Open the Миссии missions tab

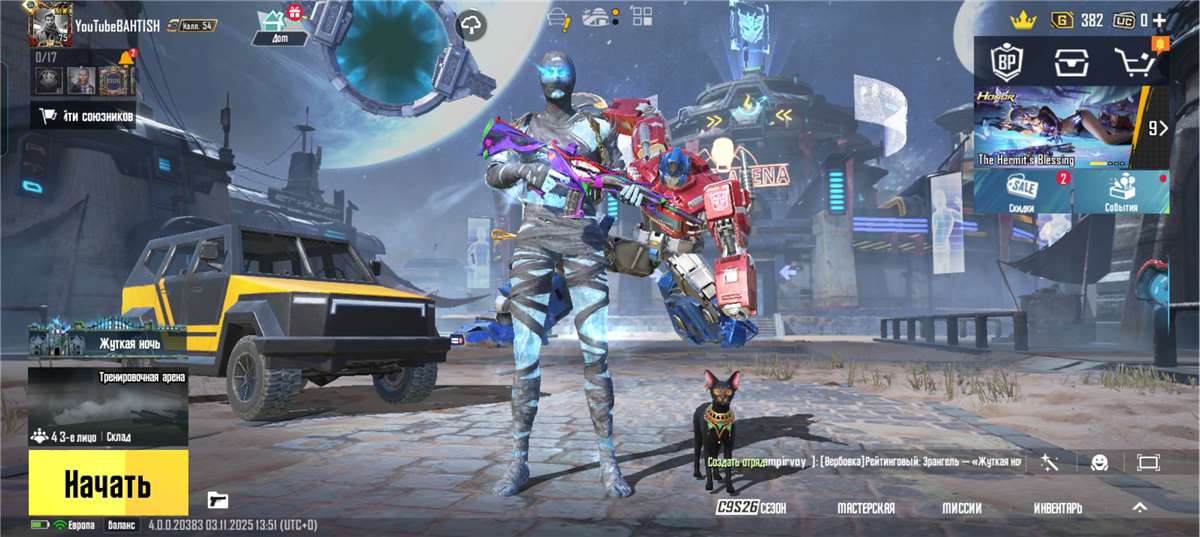point(961,508)
